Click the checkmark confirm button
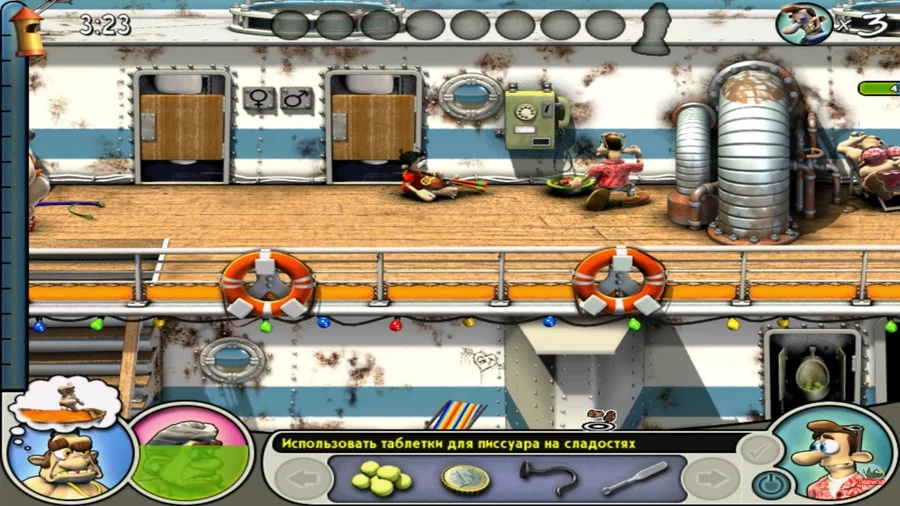 point(758,448)
